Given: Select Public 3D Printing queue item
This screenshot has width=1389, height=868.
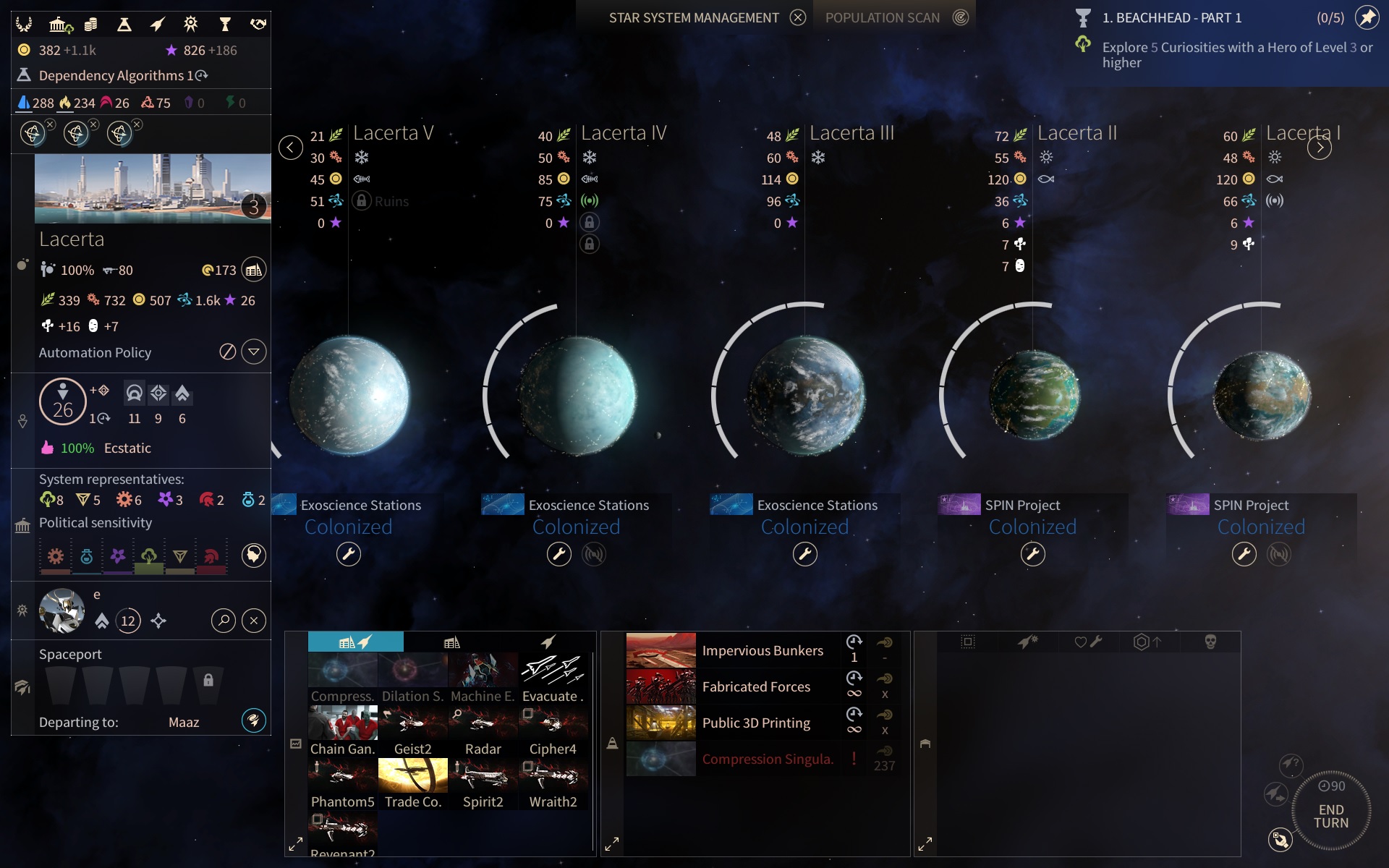Looking at the screenshot, I should tap(755, 723).
